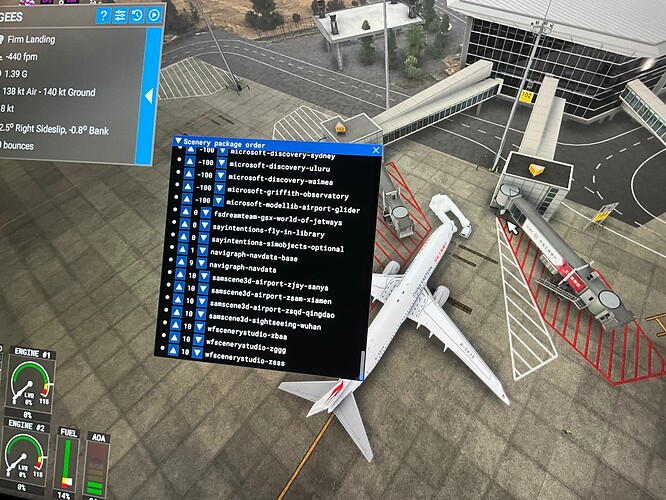Open the GEES settings sliders icon
The width and height of the screenshot is (666, 500).
click(120, 16)
